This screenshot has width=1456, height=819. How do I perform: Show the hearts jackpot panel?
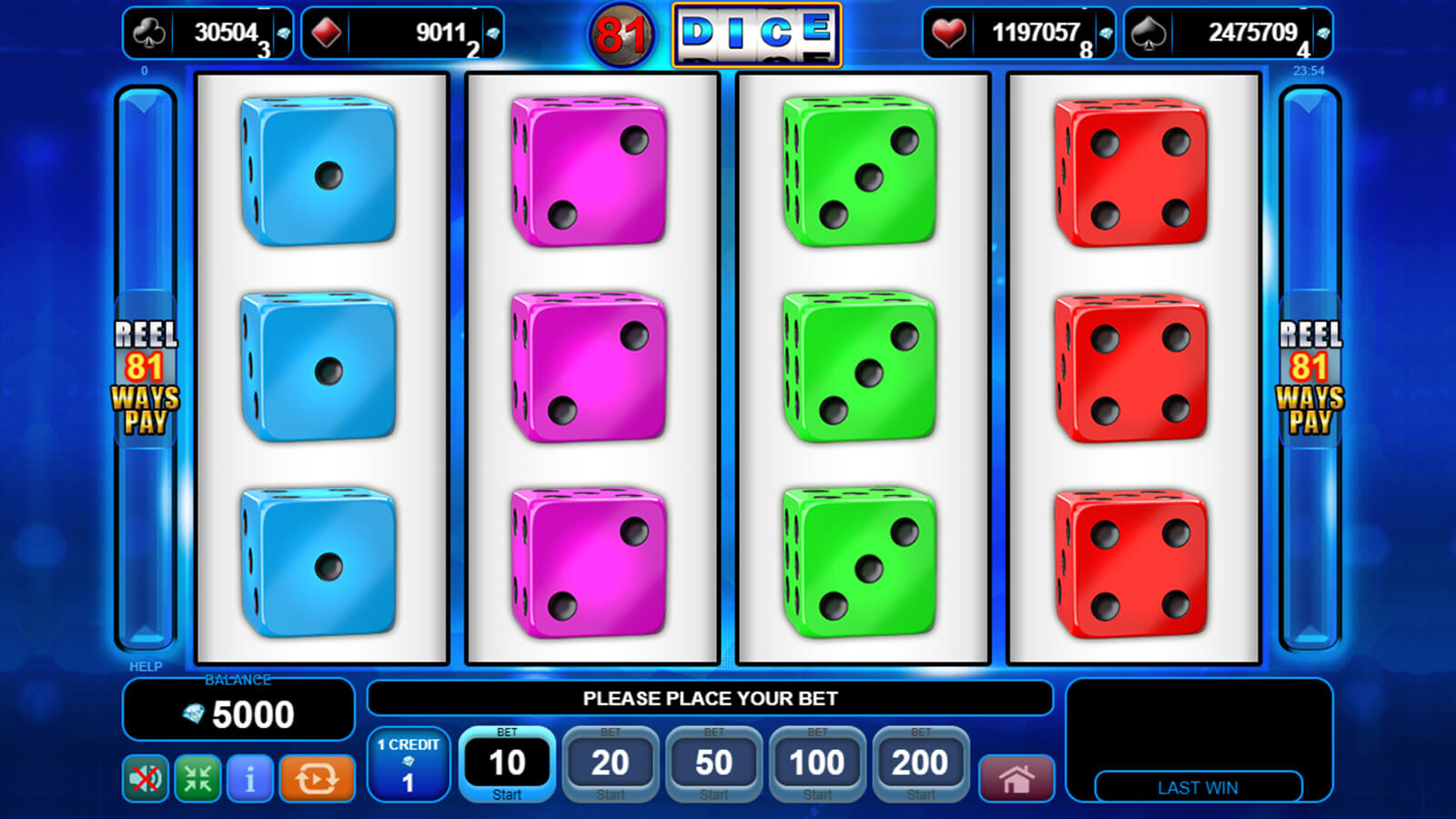click(1018, 34)
